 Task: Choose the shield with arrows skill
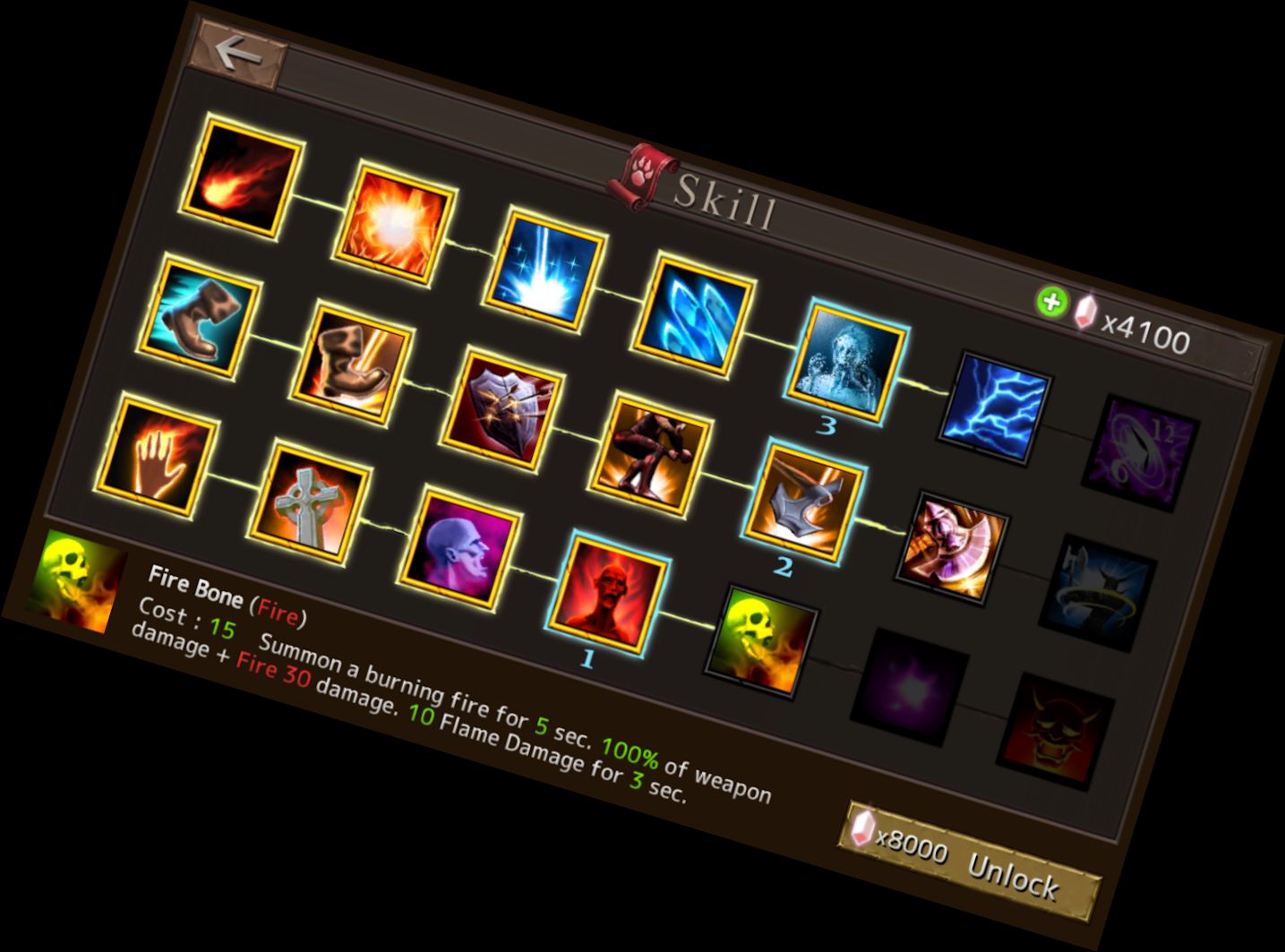[502, 408]
